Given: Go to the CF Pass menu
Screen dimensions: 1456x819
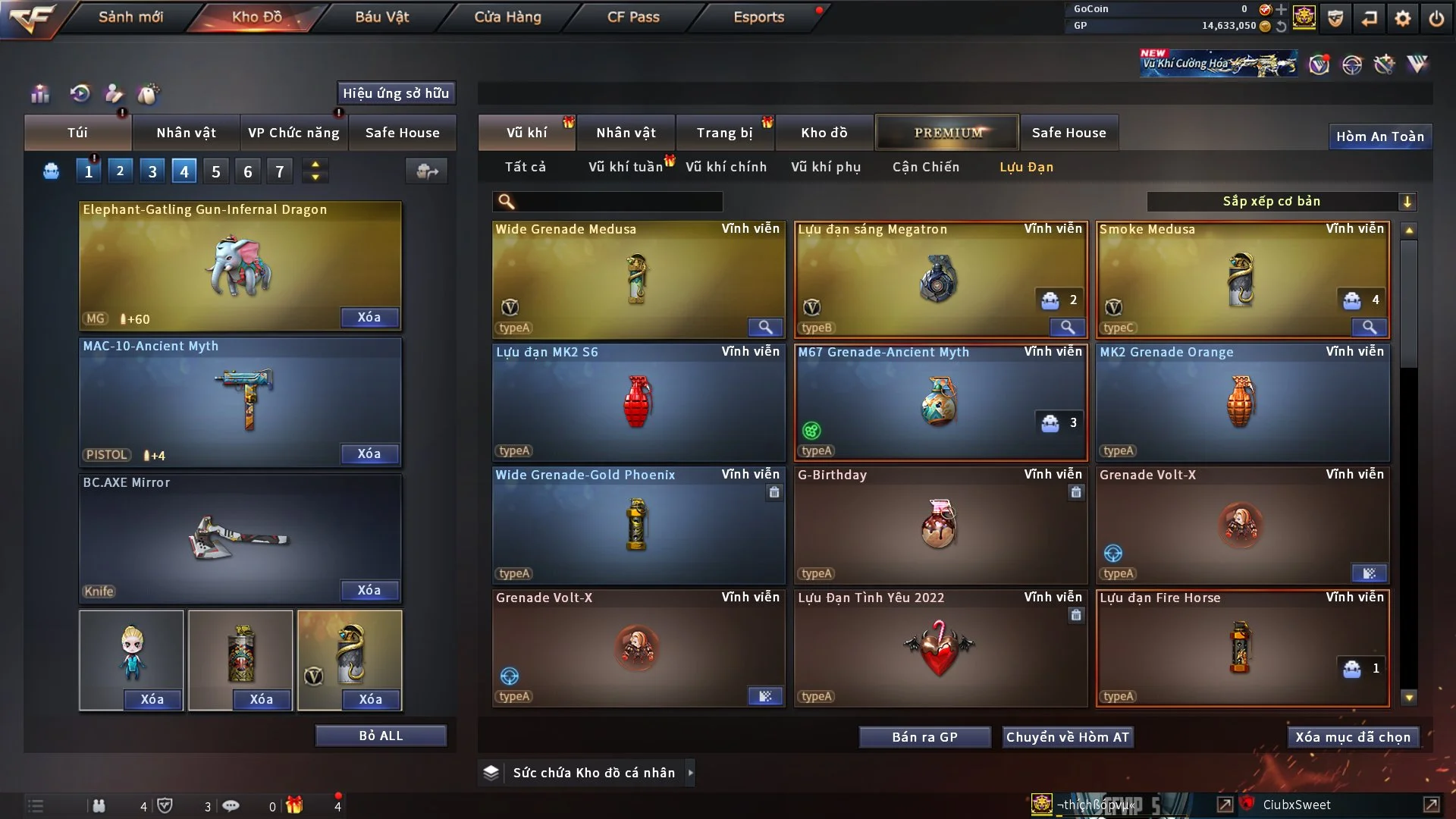Looking at the screenshot, I should pyautogui.click(x=633, y=17).
